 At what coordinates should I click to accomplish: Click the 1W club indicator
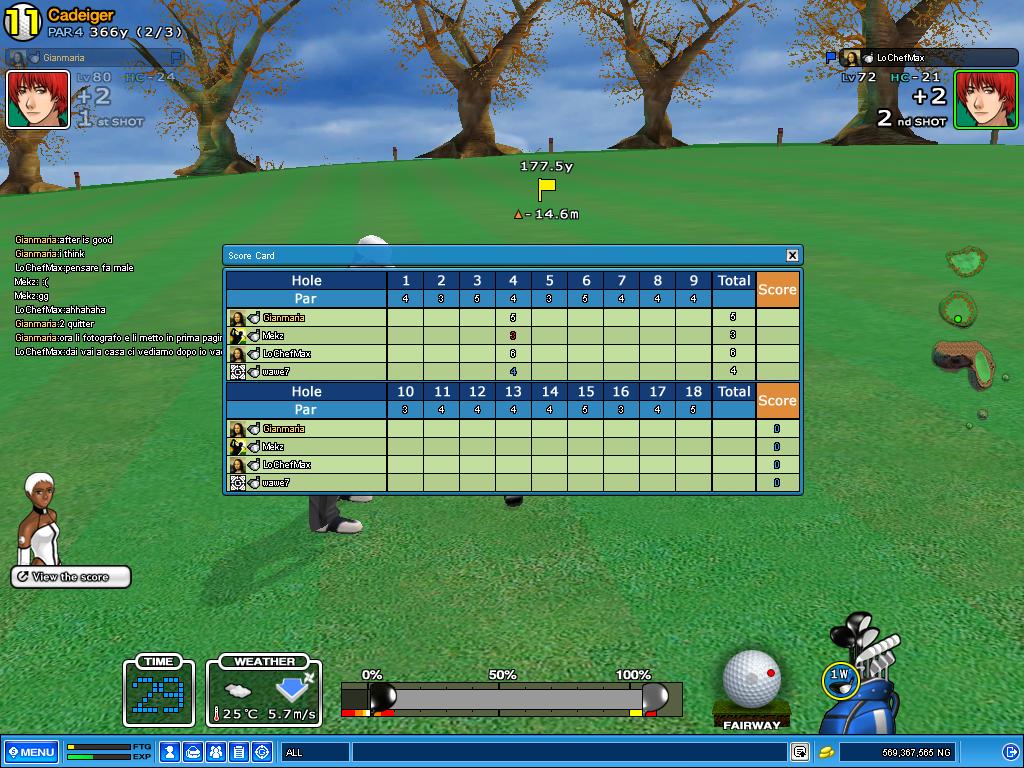[x=839, y=680]
